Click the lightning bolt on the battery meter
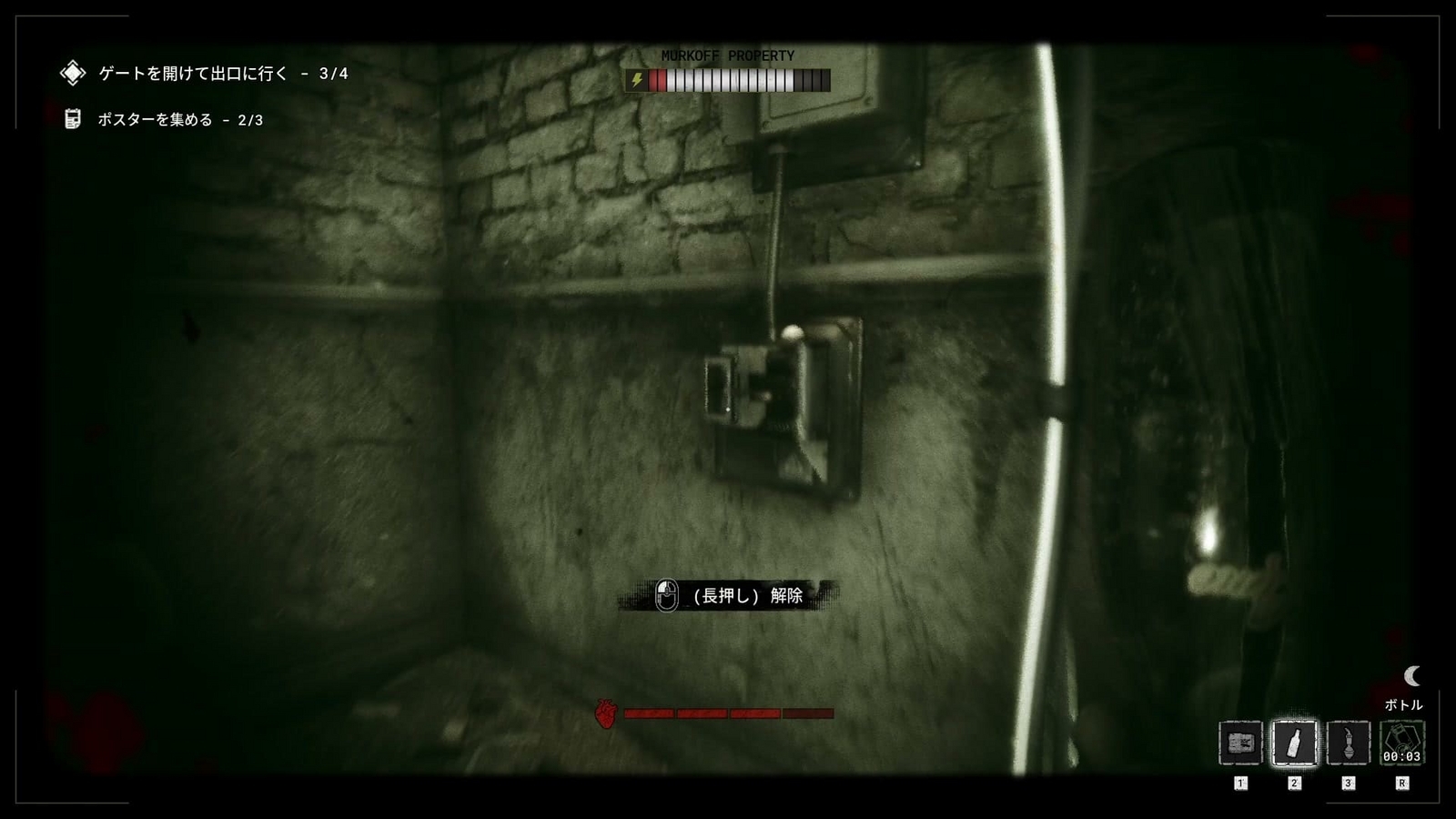The width and height of the screenshot is (1456, 819). (637, 80)
